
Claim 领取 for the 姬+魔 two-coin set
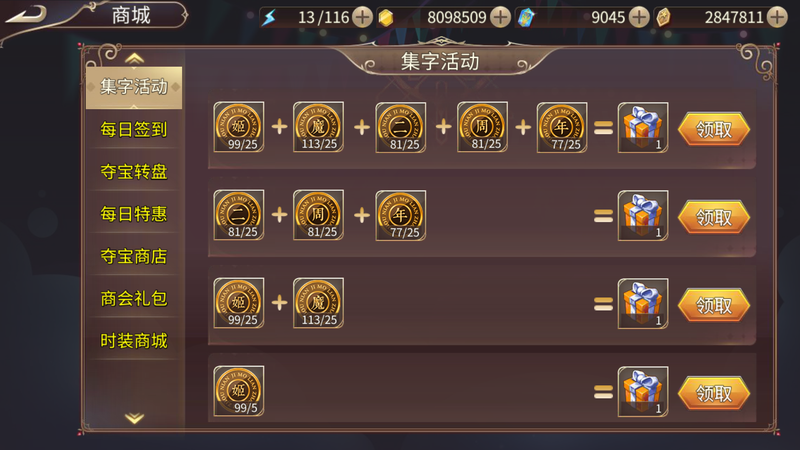714,304
